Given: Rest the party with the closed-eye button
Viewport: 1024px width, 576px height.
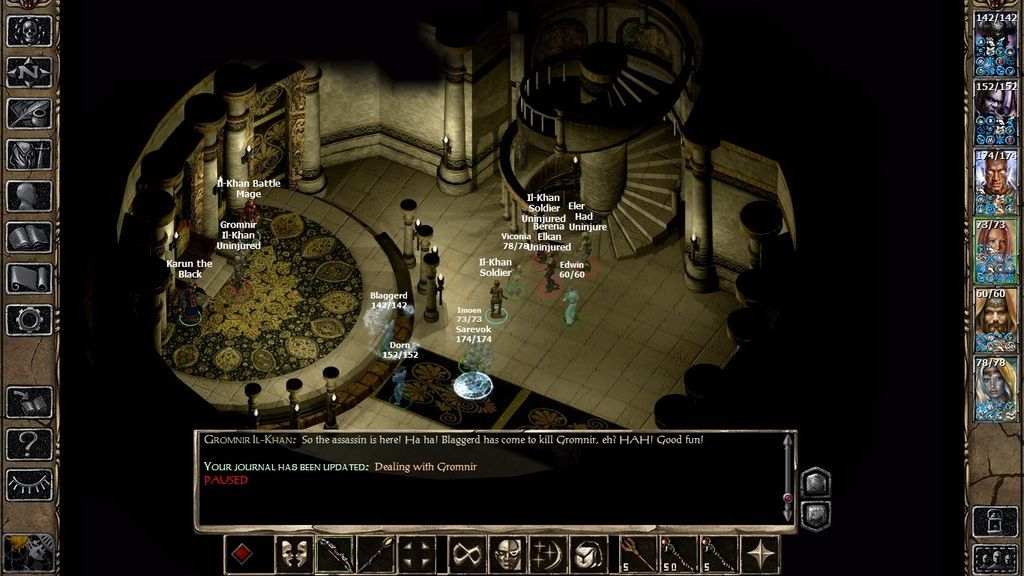Looking at the screenshot, I should pyautogui.click(x=28, y=483).
